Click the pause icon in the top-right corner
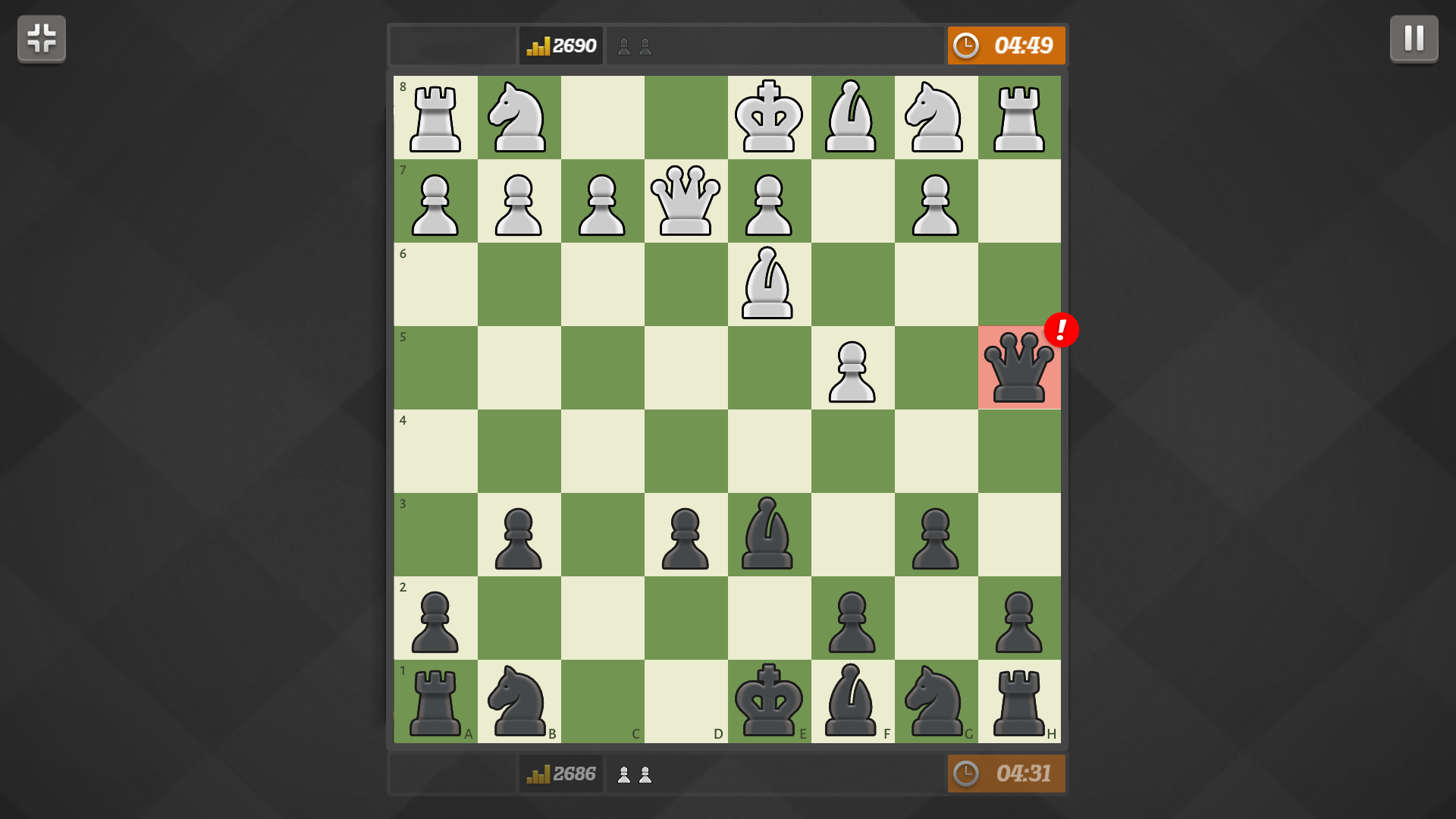Viewport: 1456px width, 819px height. (1414, 39)
